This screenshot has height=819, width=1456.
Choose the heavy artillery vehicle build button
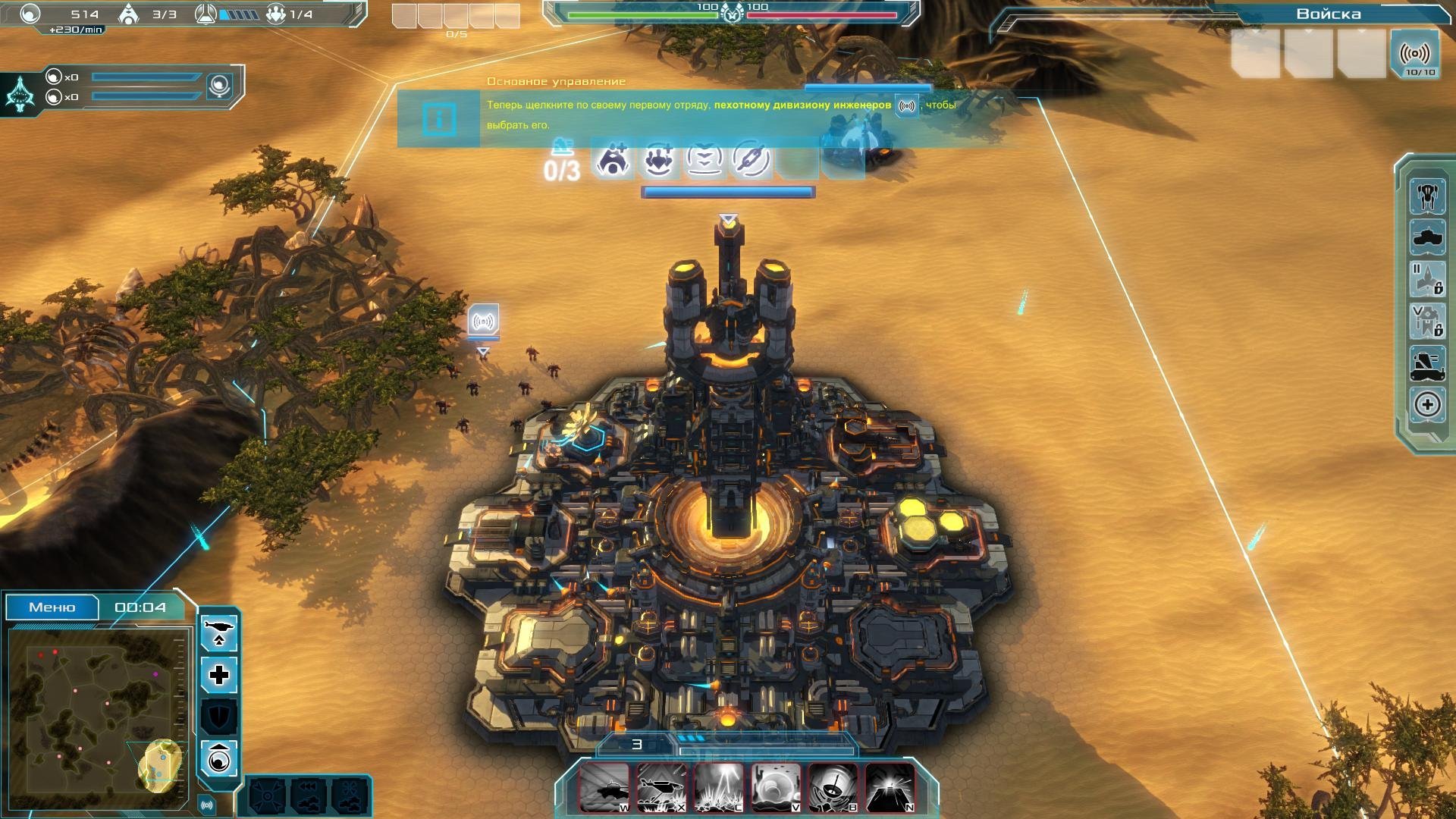click(1427, 363)
